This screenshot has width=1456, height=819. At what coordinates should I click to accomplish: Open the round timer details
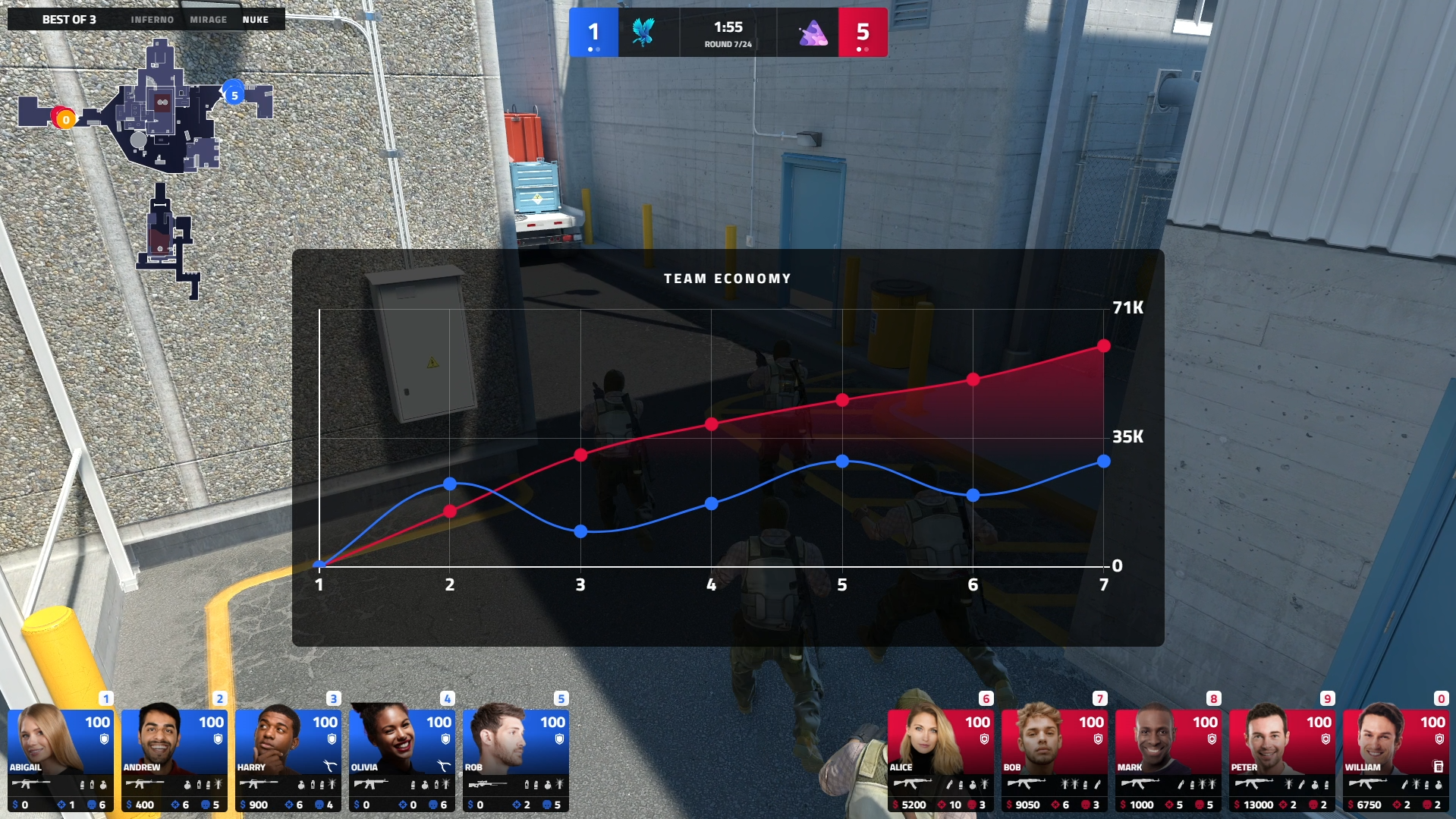727,32
